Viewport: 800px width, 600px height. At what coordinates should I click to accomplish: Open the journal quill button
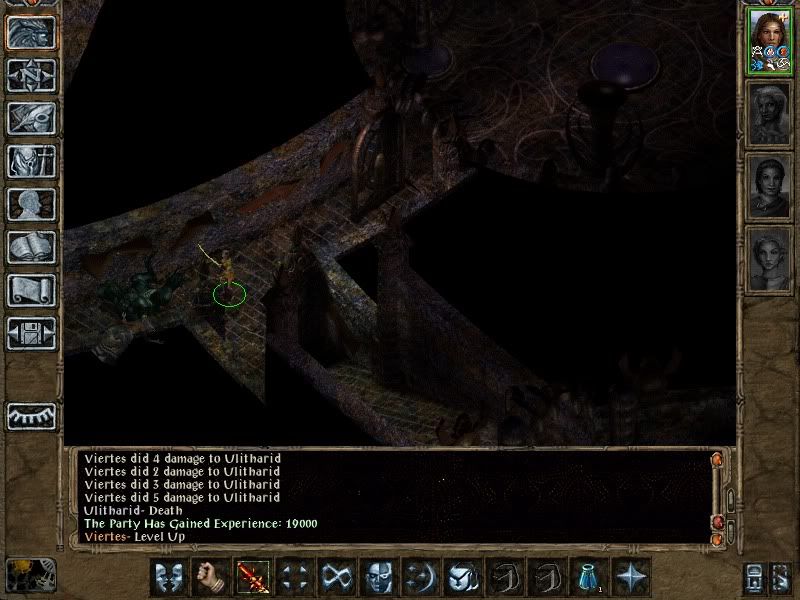(x=31, y=118)
